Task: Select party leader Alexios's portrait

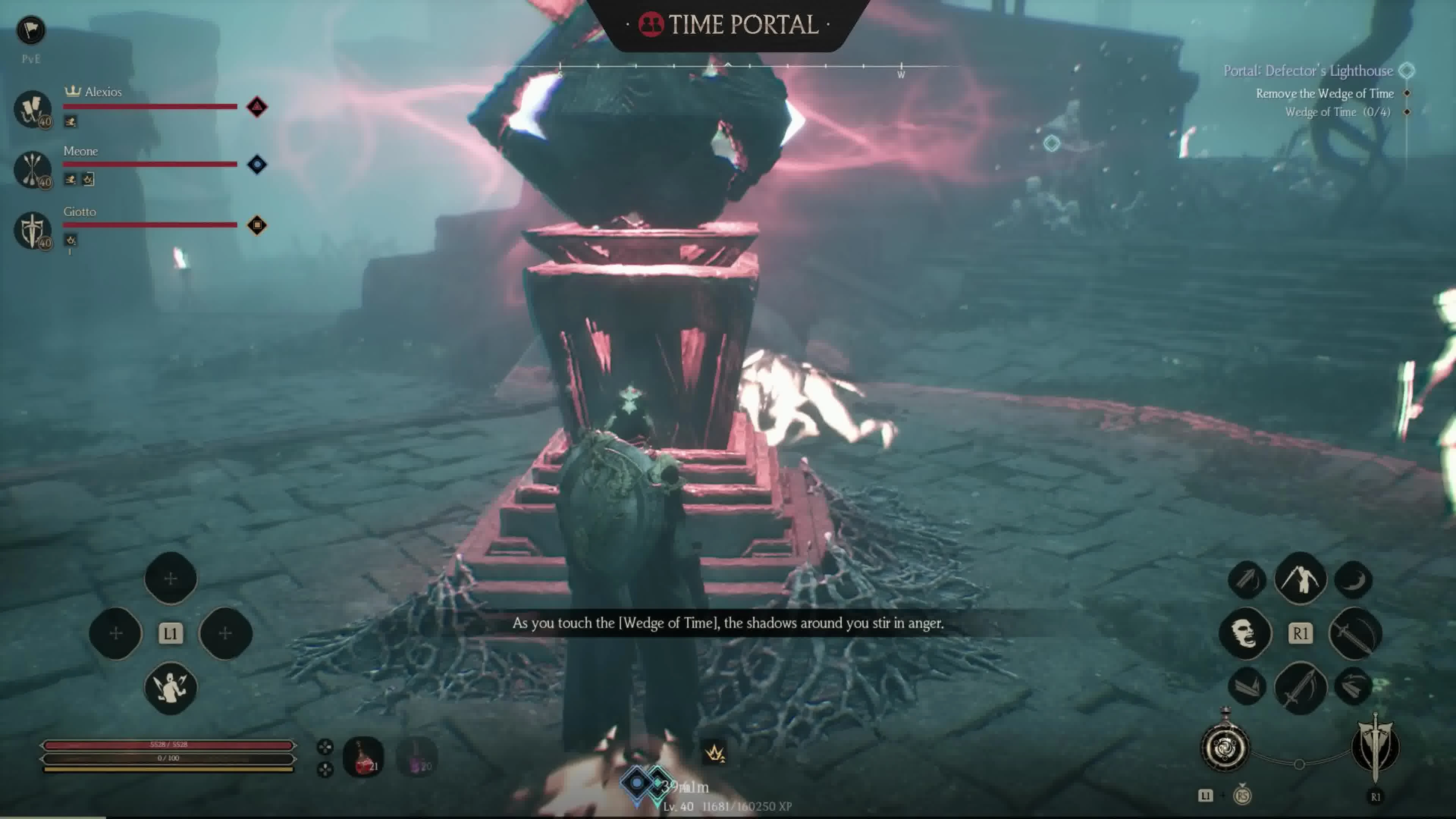Action: [33, 108]
